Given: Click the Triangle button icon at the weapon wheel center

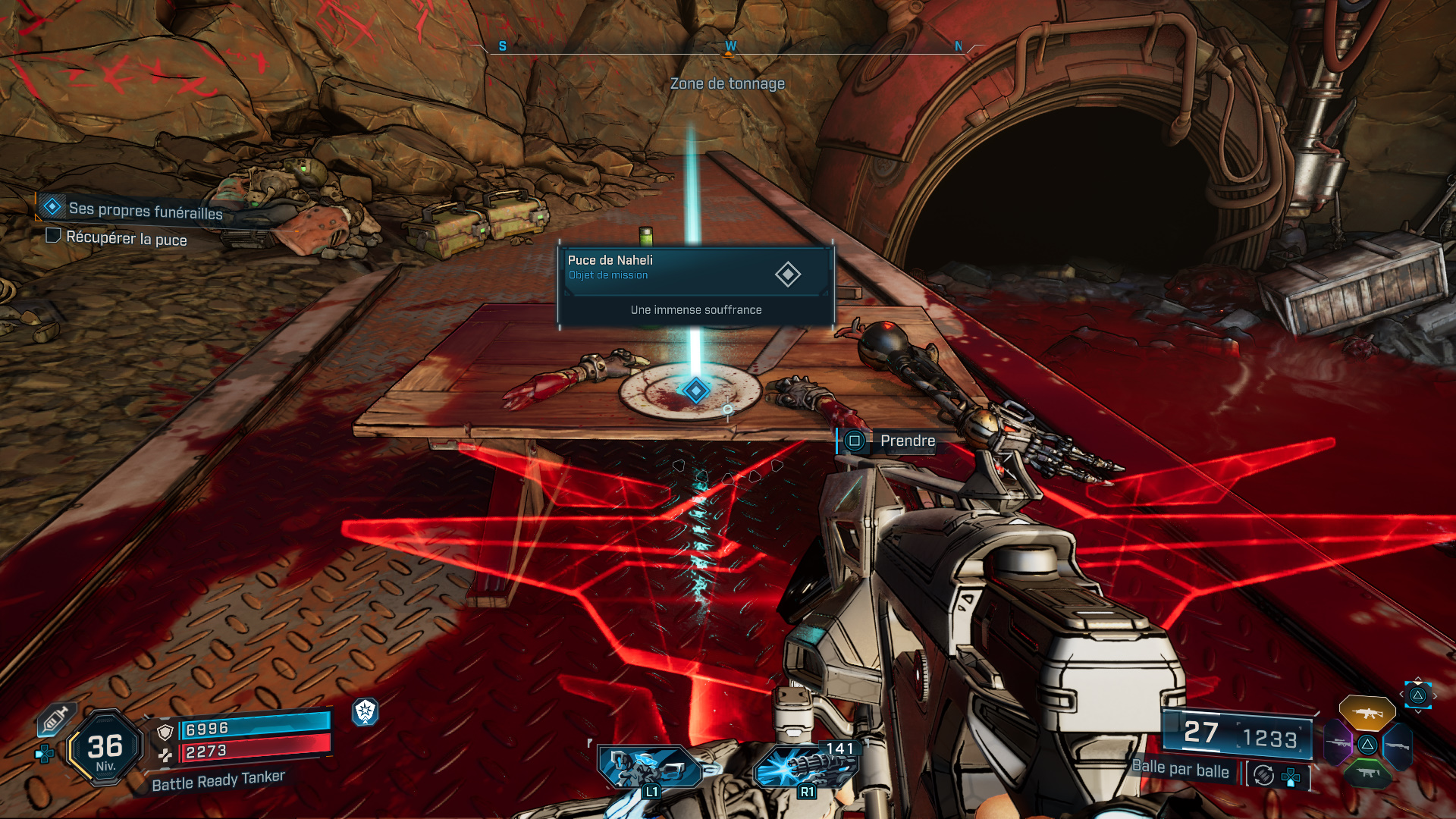Looking at the screenshot, I should pyautogui.click(x=1367, y=745).
